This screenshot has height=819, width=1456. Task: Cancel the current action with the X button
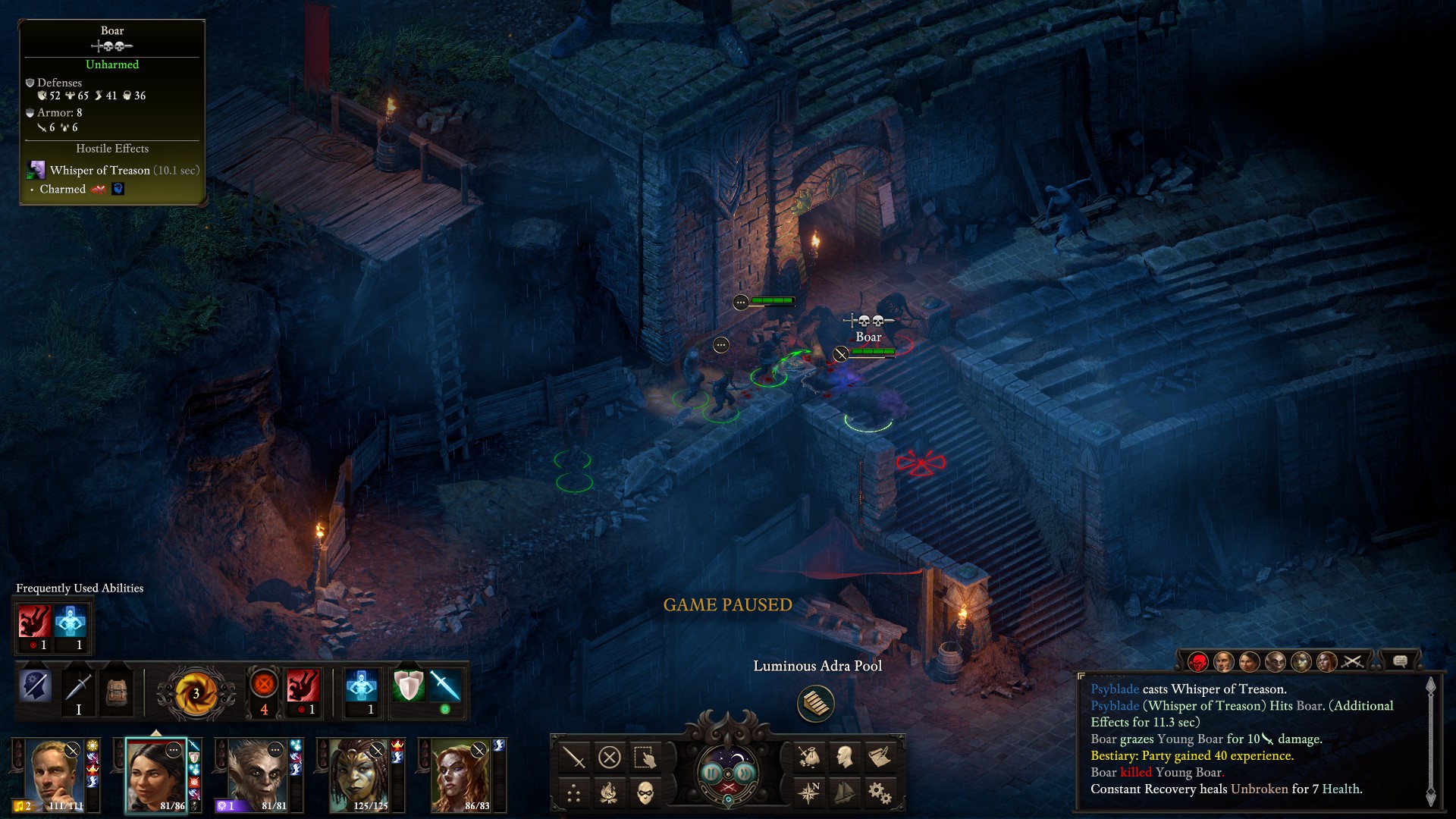[x=610, y=757]
